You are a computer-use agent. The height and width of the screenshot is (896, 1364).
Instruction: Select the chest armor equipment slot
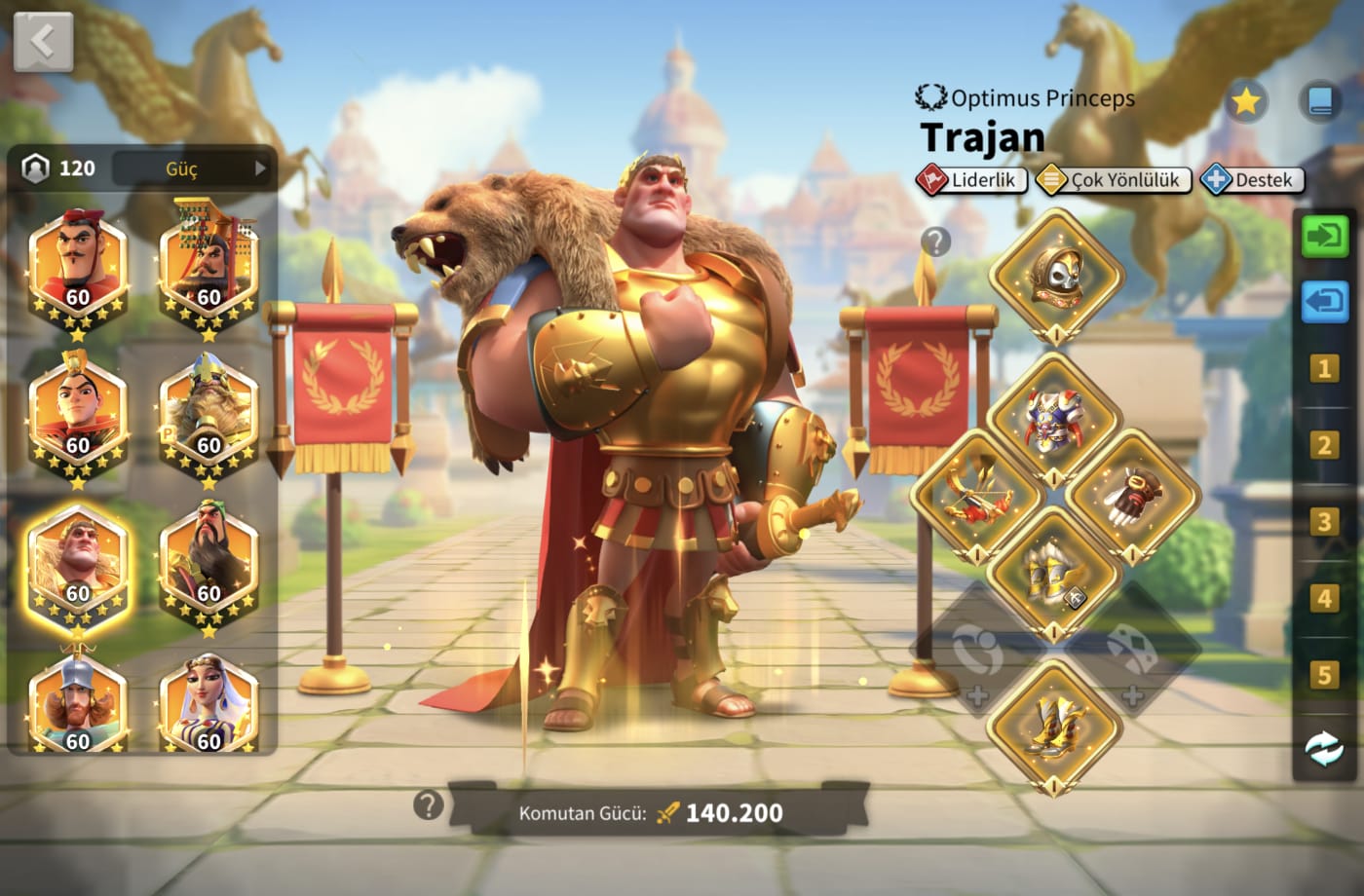point(1054,421)
